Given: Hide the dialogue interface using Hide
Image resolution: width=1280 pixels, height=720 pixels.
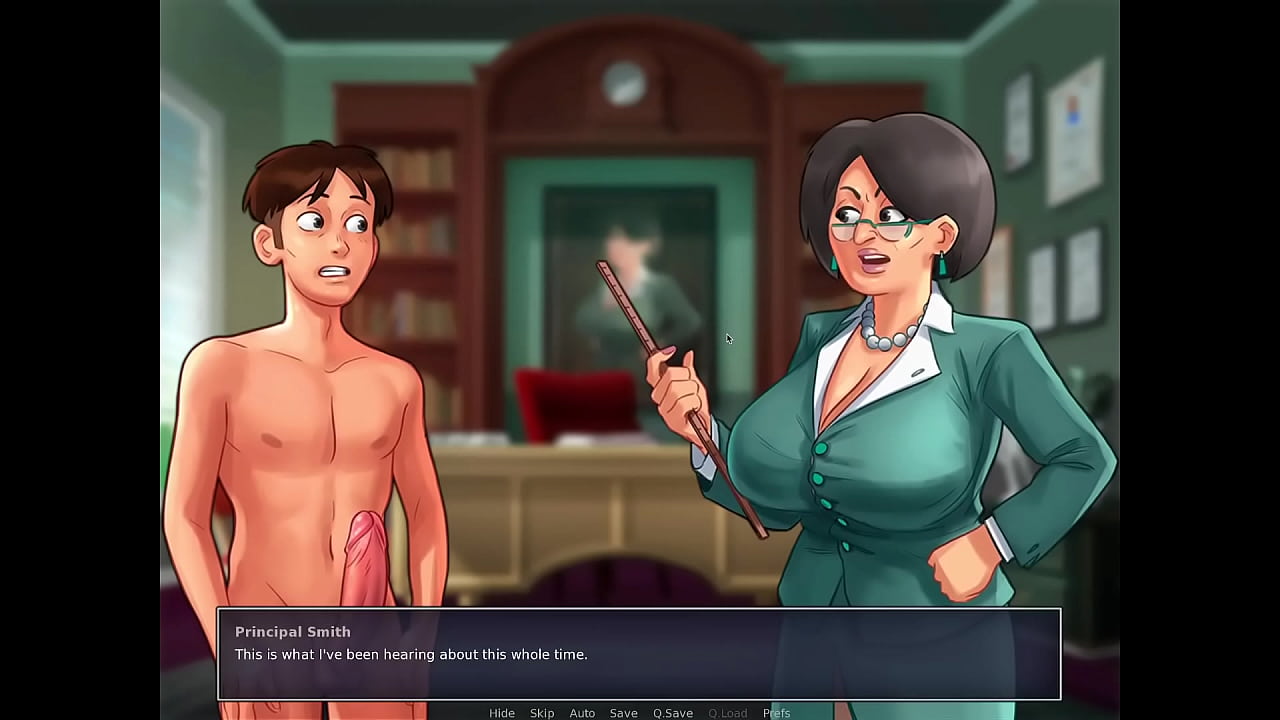Looking at the screenshot, I should 502,713.
